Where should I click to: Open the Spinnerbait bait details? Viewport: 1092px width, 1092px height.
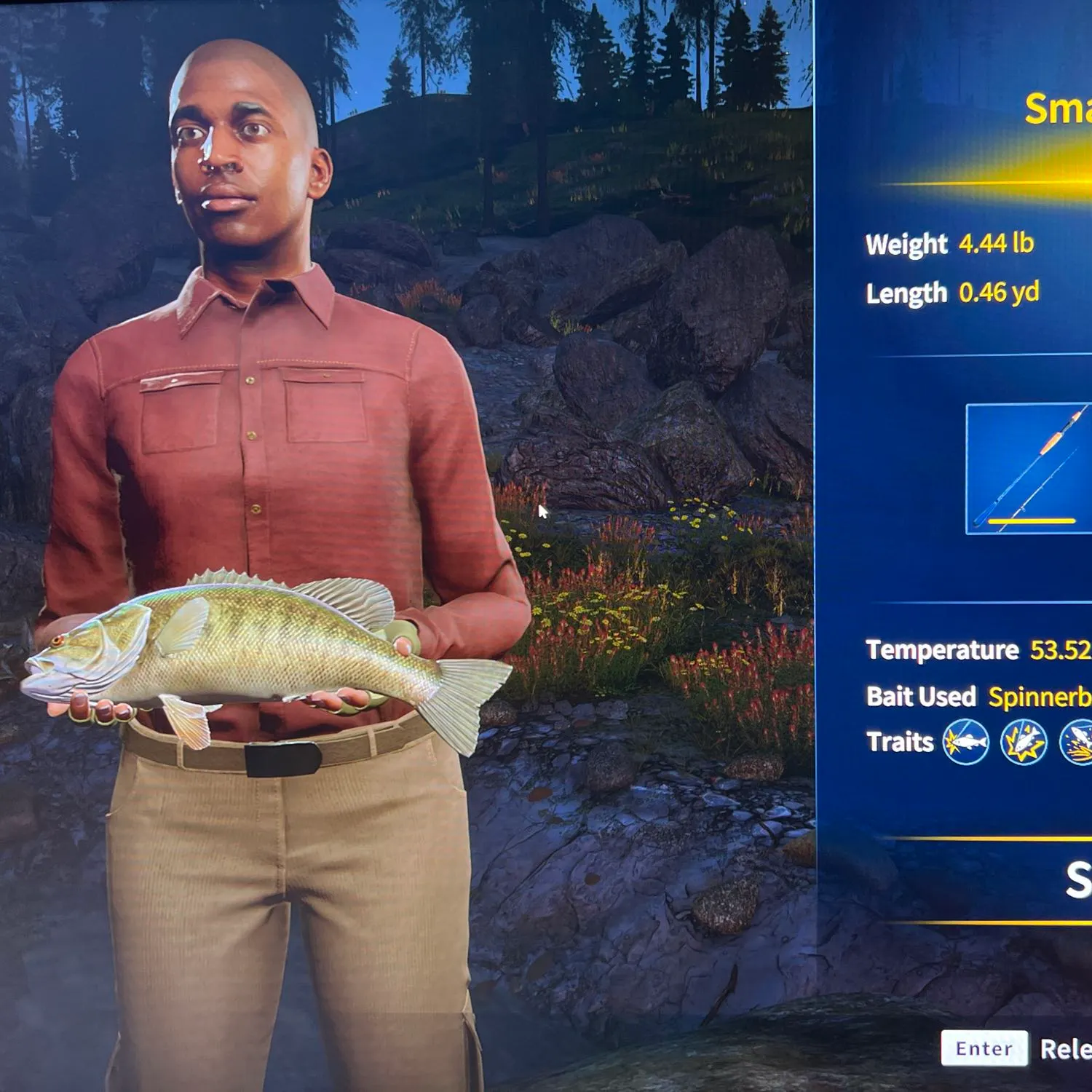(1041, 697)
